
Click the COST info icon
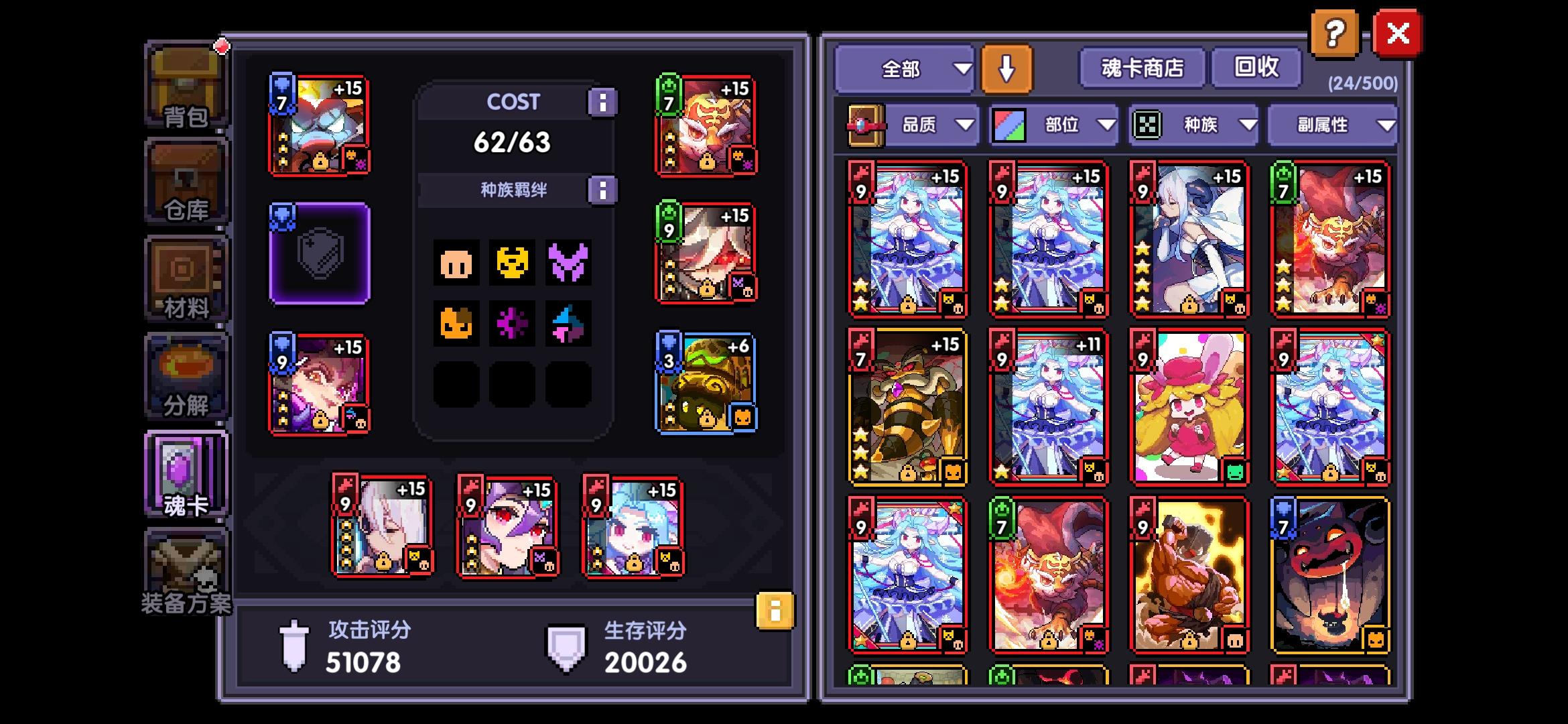[x=602, y=101]
